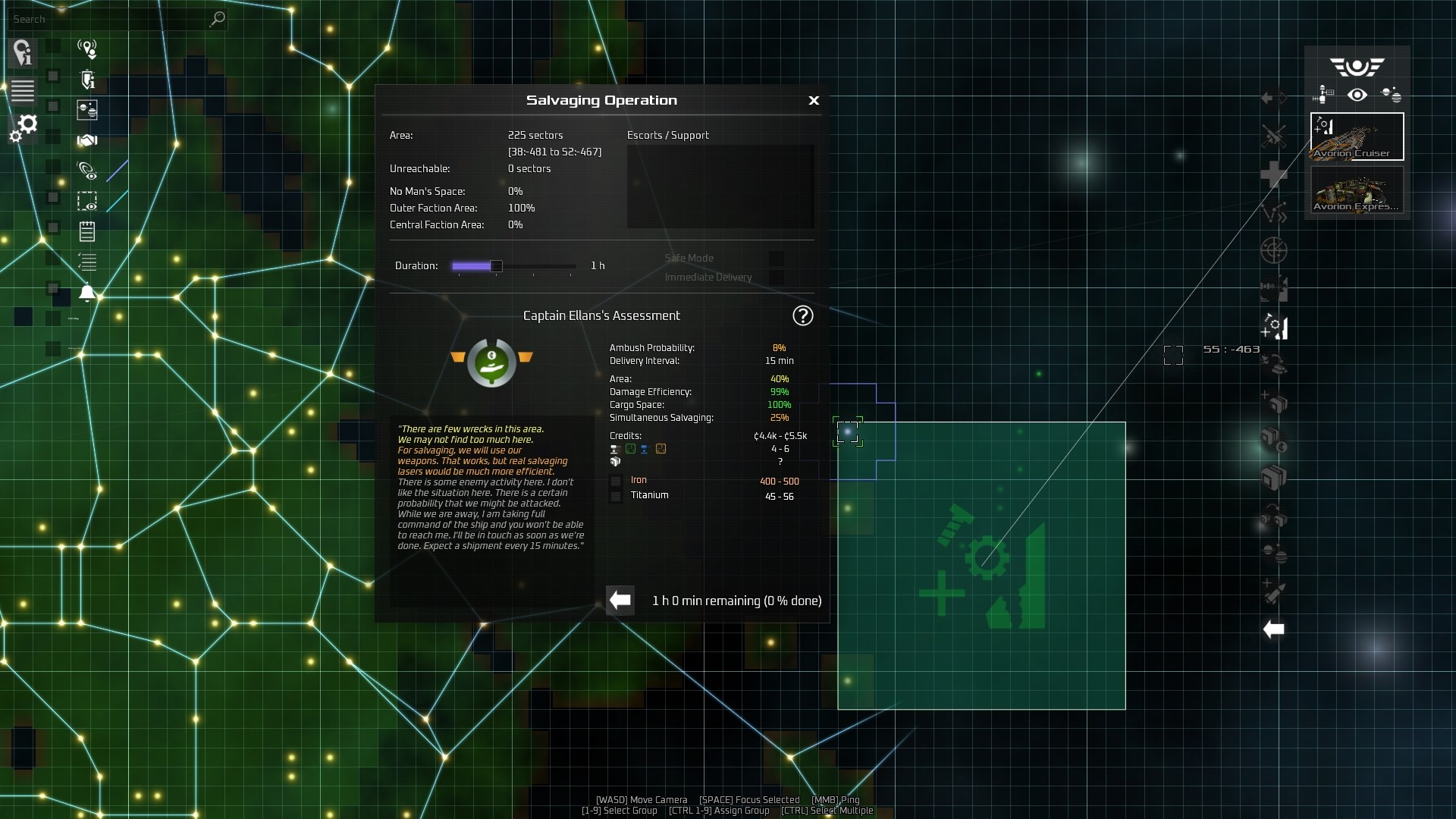Image resolution: width=1456 pixels, height=819 pixels.
Task: Open the help for Captain Ellans's Assessment
Action: tap(803, 315)
